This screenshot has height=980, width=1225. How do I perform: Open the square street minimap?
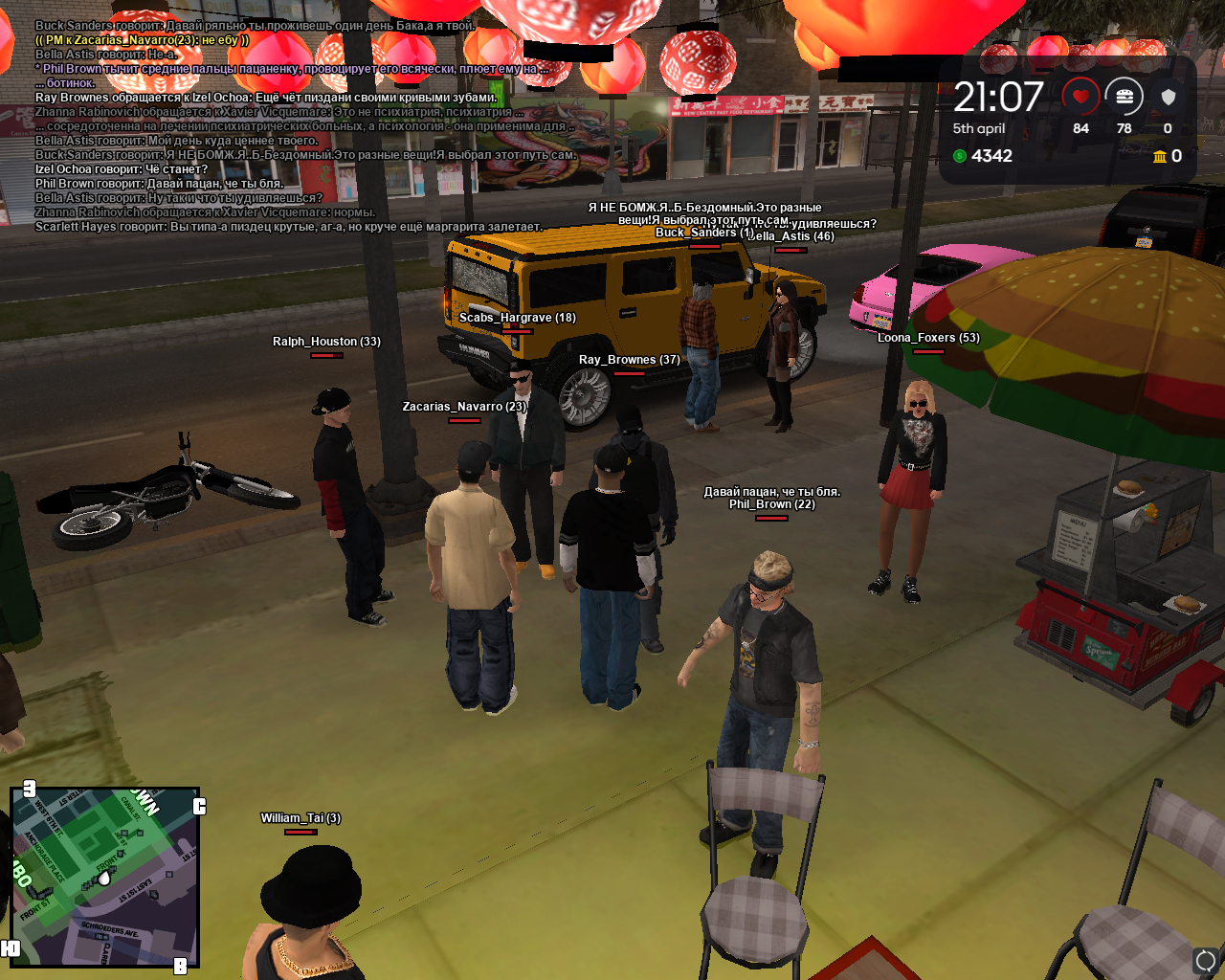104,877
